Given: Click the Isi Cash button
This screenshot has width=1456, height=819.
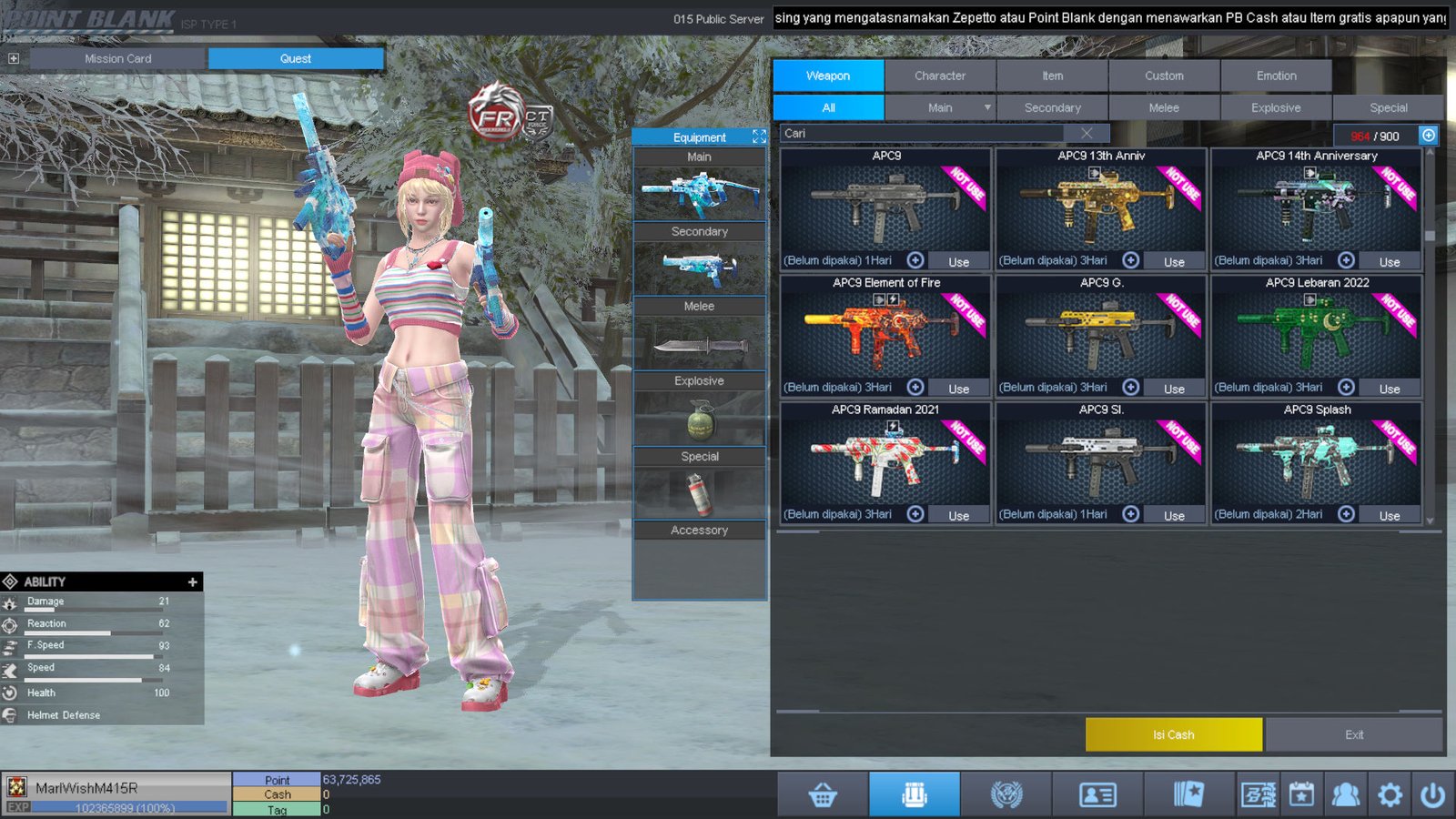Looking at the screenshot, I should pyautogui.click(x=1173, y=734).
